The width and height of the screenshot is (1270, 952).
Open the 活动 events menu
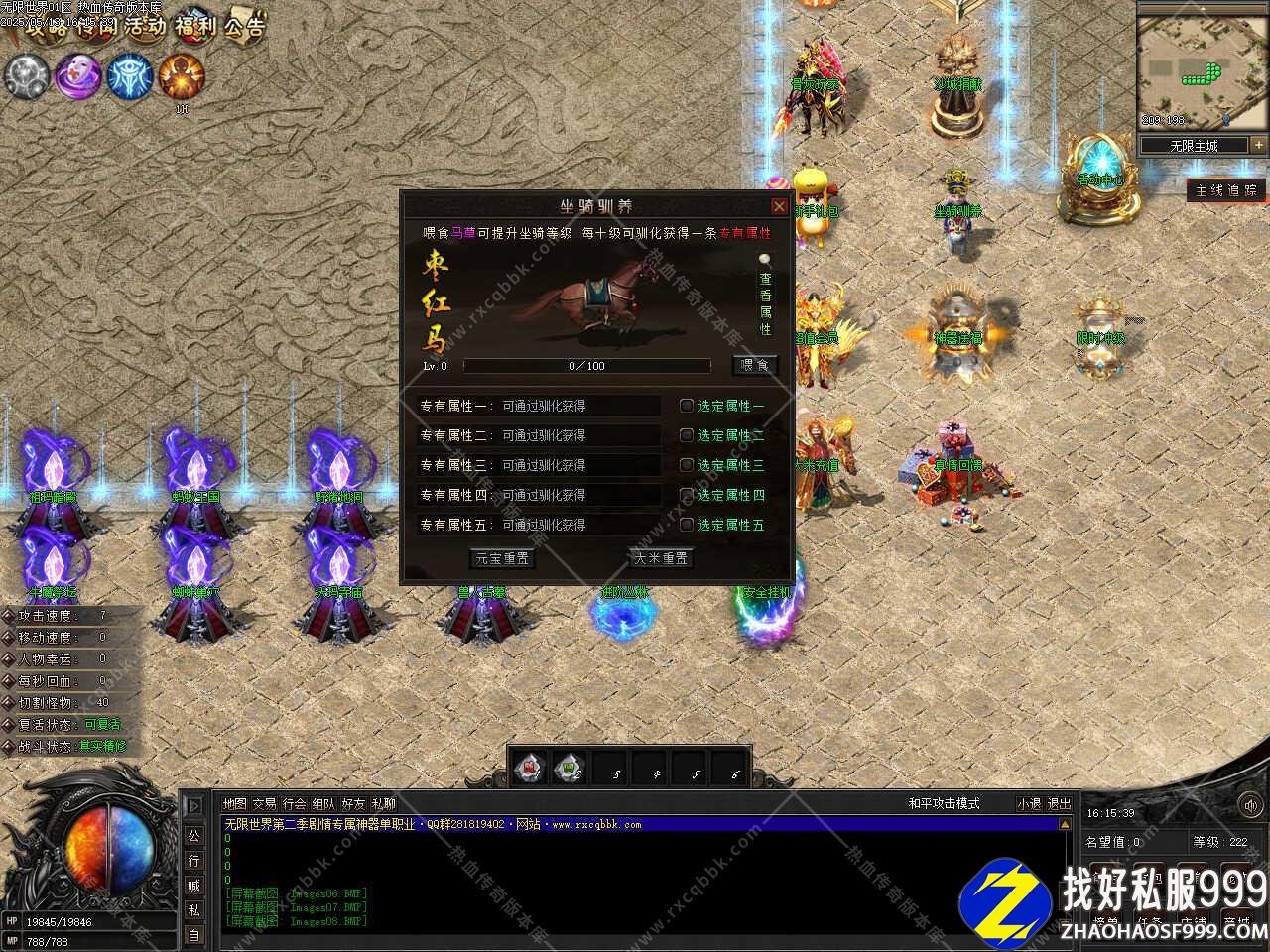click(145, 26)
